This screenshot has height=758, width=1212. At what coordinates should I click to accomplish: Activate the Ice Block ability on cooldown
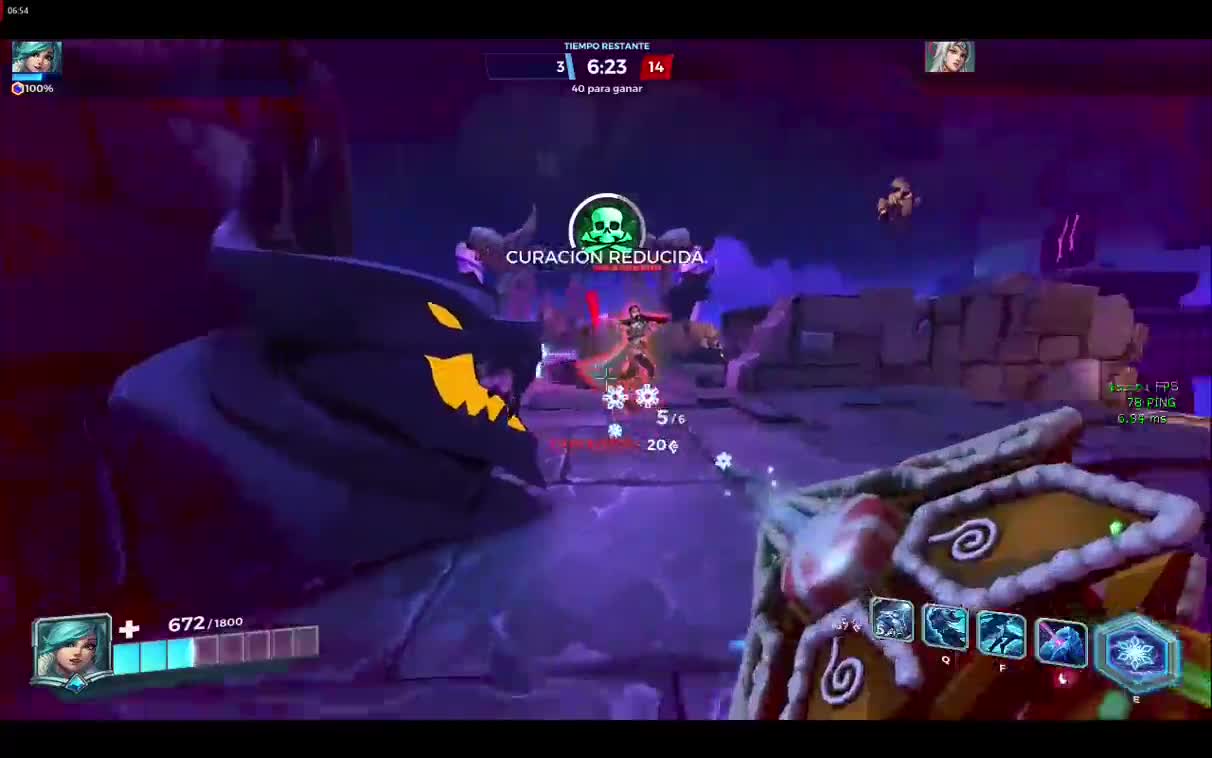(x=891, y=623)
